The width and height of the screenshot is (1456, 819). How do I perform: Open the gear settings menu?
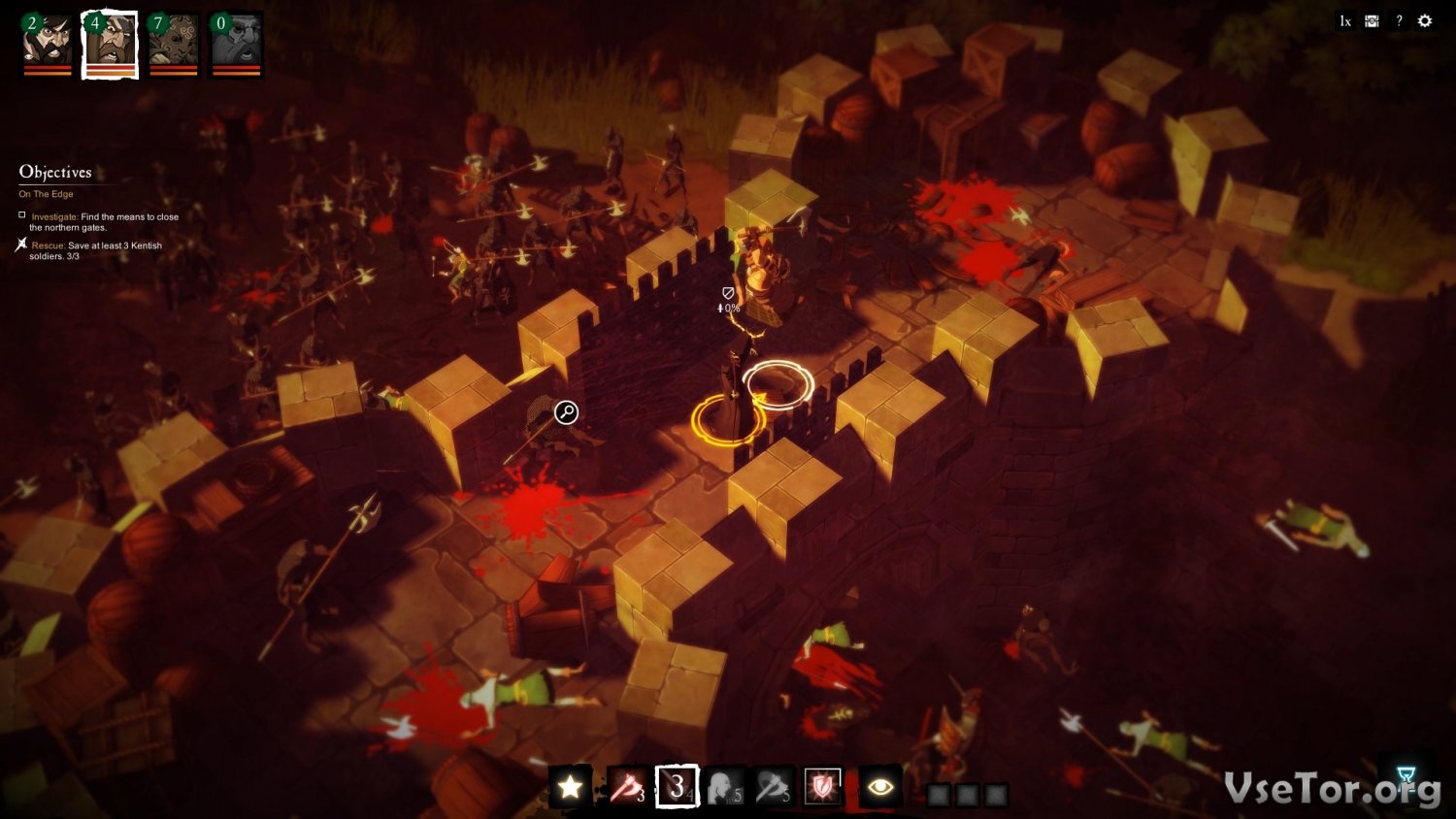[1425, 20]
